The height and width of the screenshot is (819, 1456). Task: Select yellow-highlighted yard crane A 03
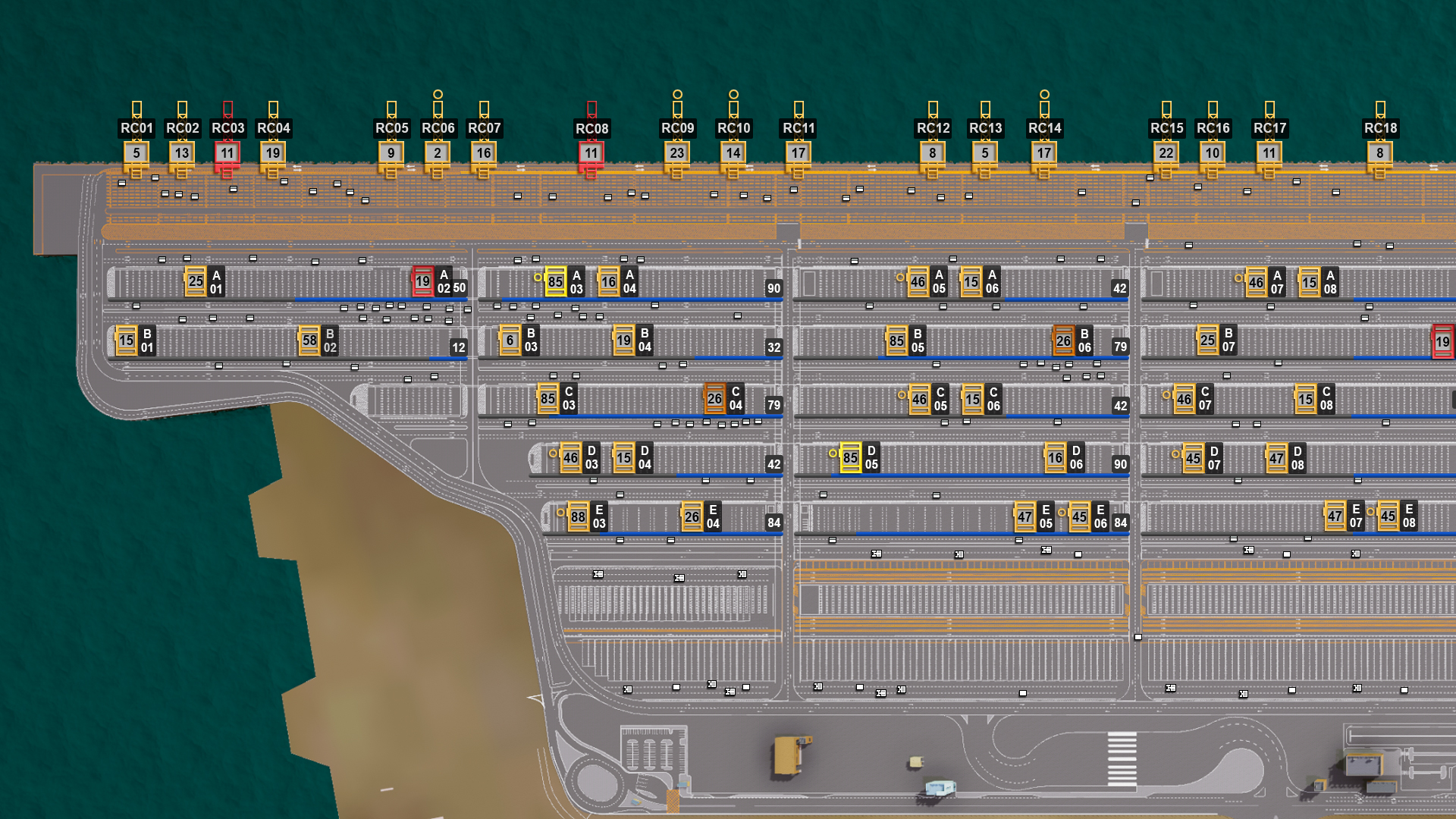(556, 281)
